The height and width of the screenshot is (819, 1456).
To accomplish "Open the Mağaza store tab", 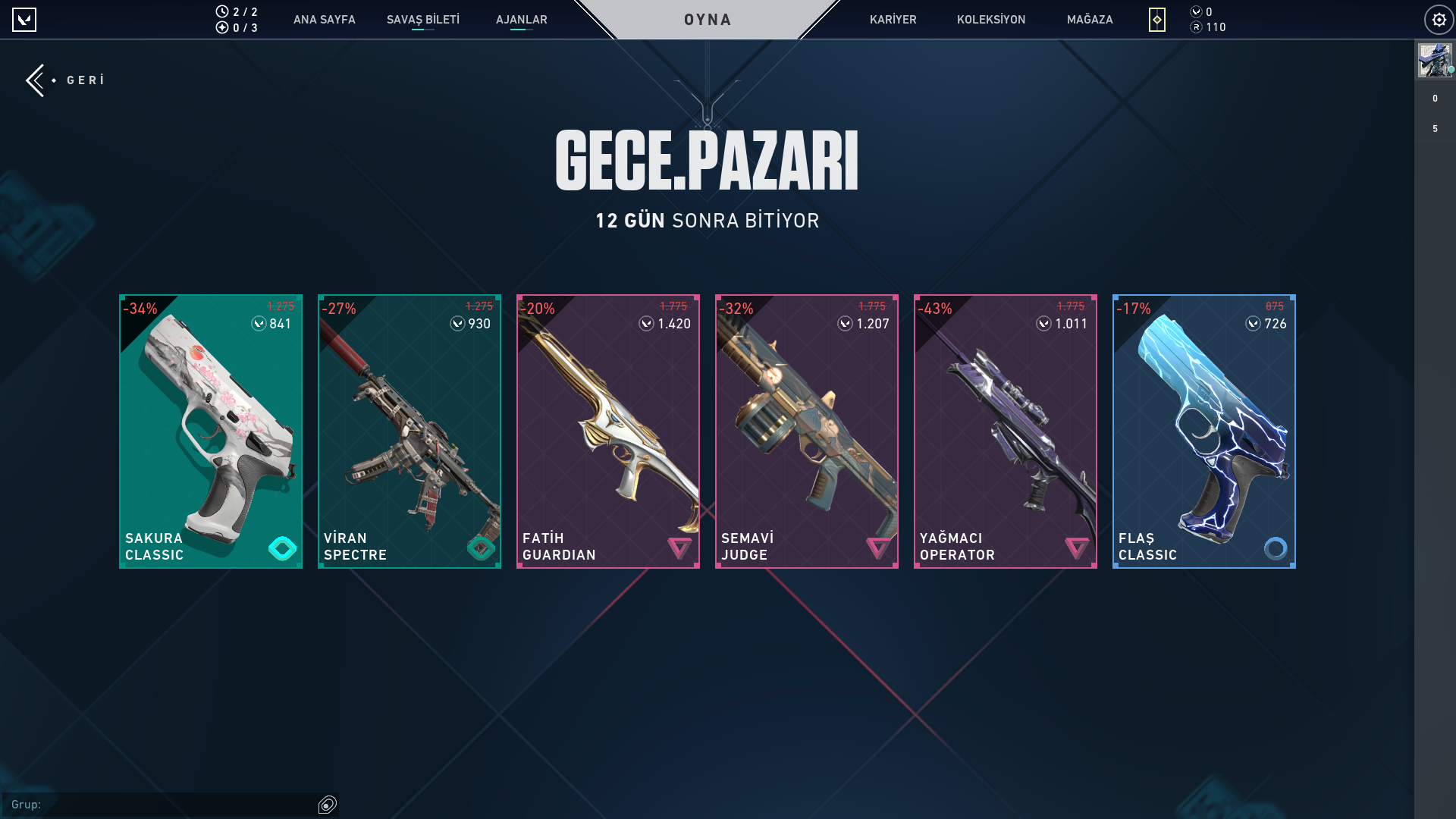I will tap(1089, 20).
